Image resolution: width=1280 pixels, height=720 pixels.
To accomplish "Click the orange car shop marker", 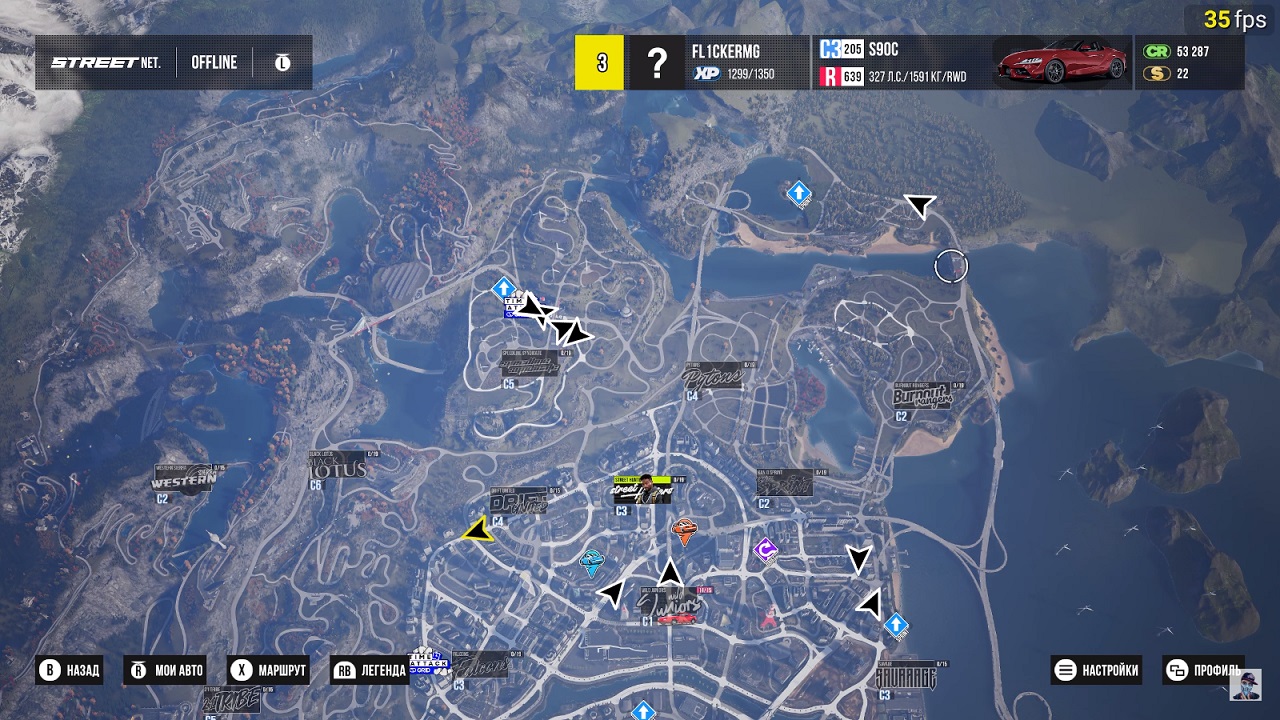I will pos(684,531).
